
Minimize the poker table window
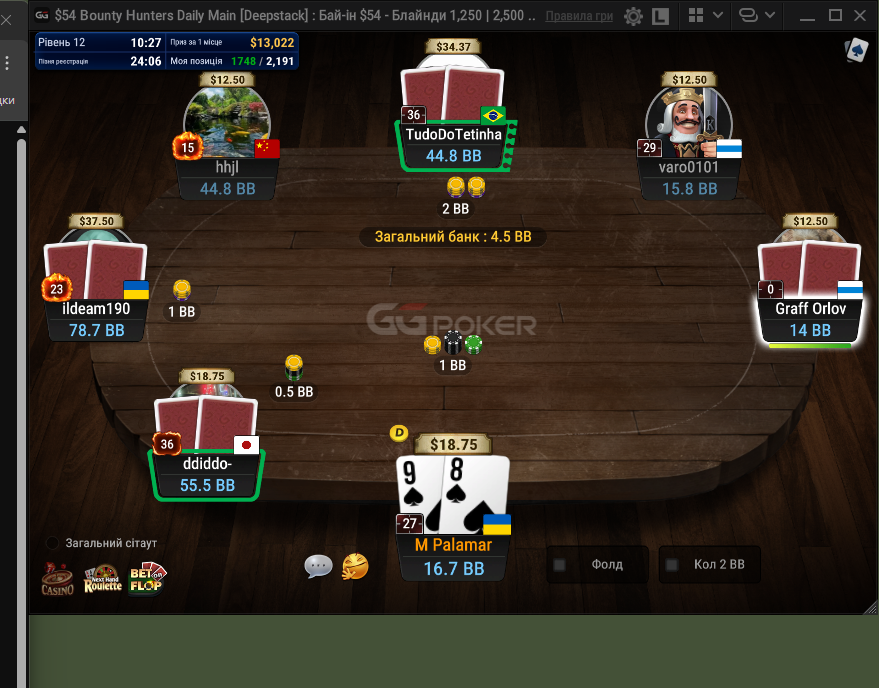808,16
